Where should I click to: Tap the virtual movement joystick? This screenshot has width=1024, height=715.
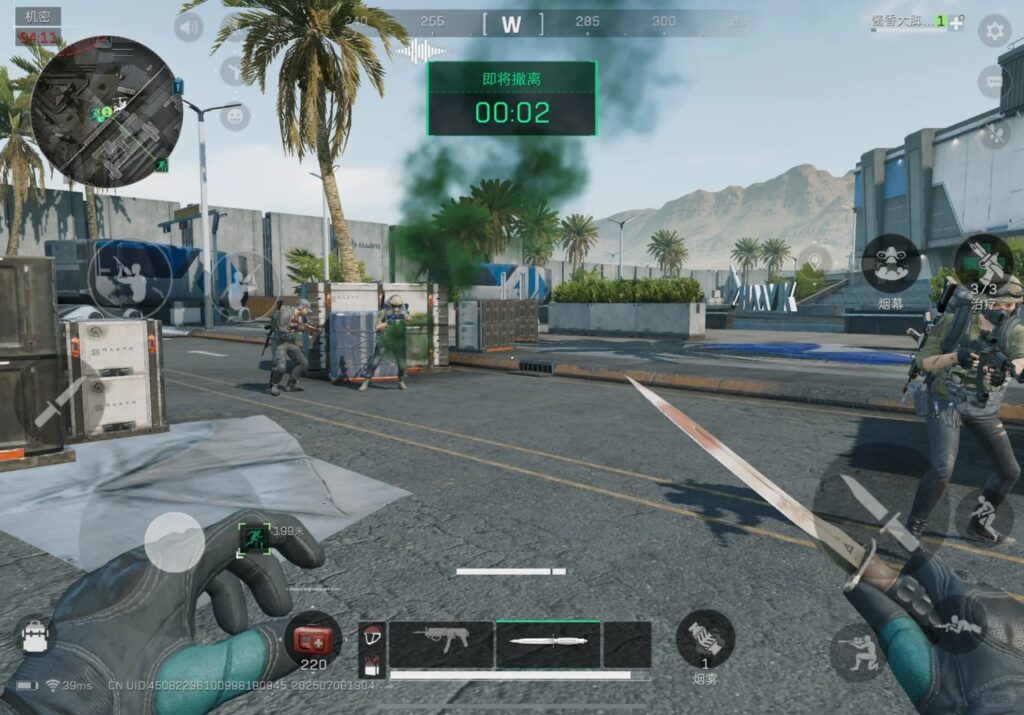174,543
